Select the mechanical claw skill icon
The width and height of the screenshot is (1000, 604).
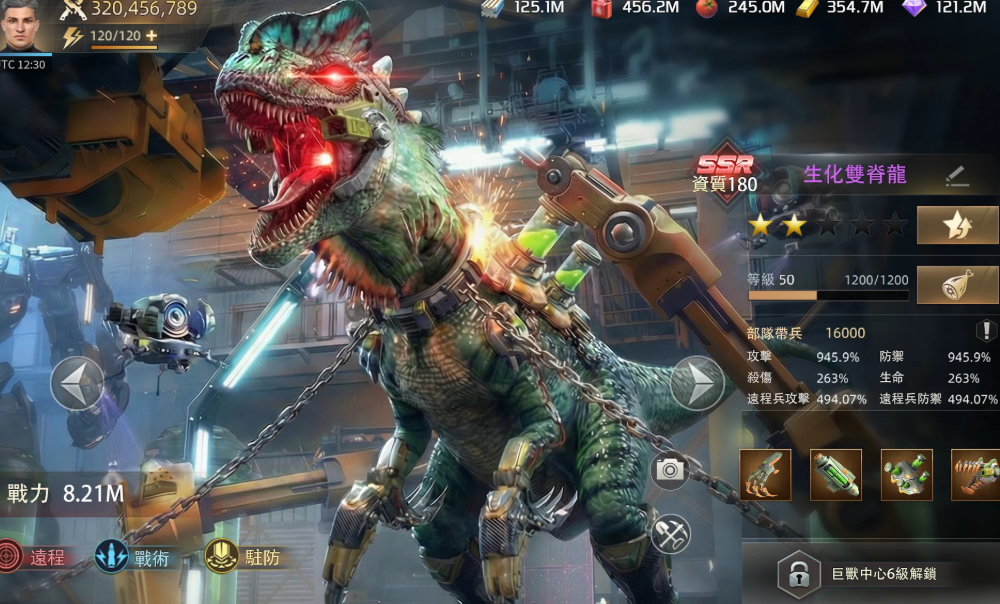click(x=765, y=474)
